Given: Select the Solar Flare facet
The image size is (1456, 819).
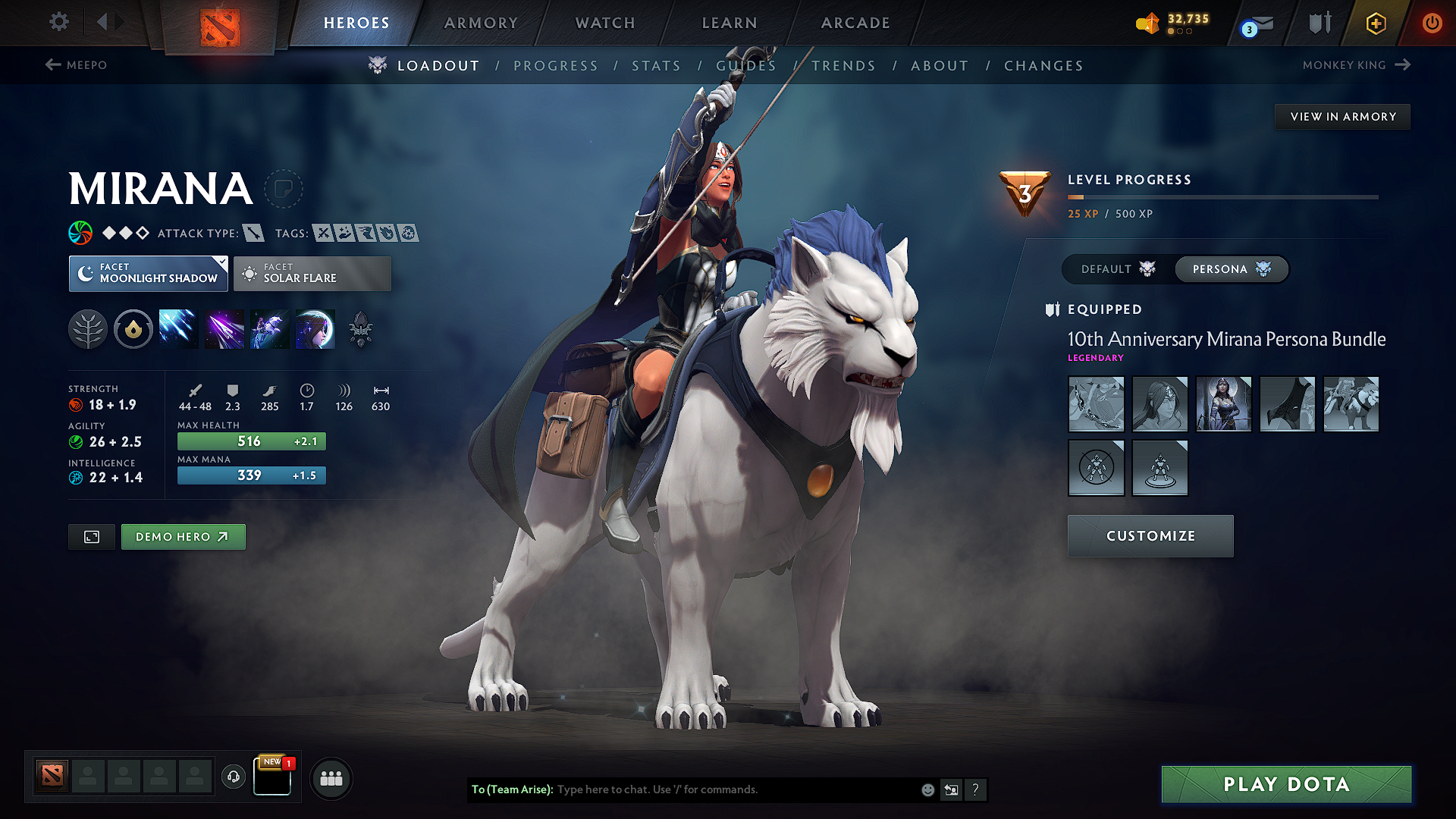Looking at the screenshot, I should [x=312, y=273].
